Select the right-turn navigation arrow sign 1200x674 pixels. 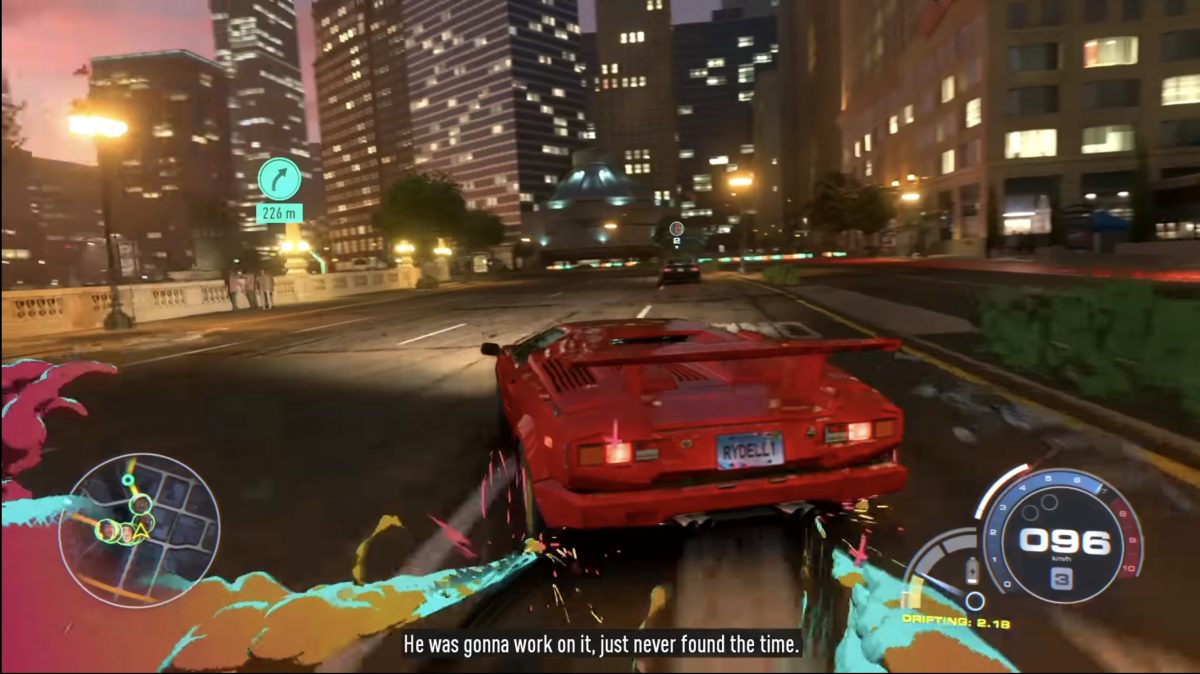click(x=279, y=178)
